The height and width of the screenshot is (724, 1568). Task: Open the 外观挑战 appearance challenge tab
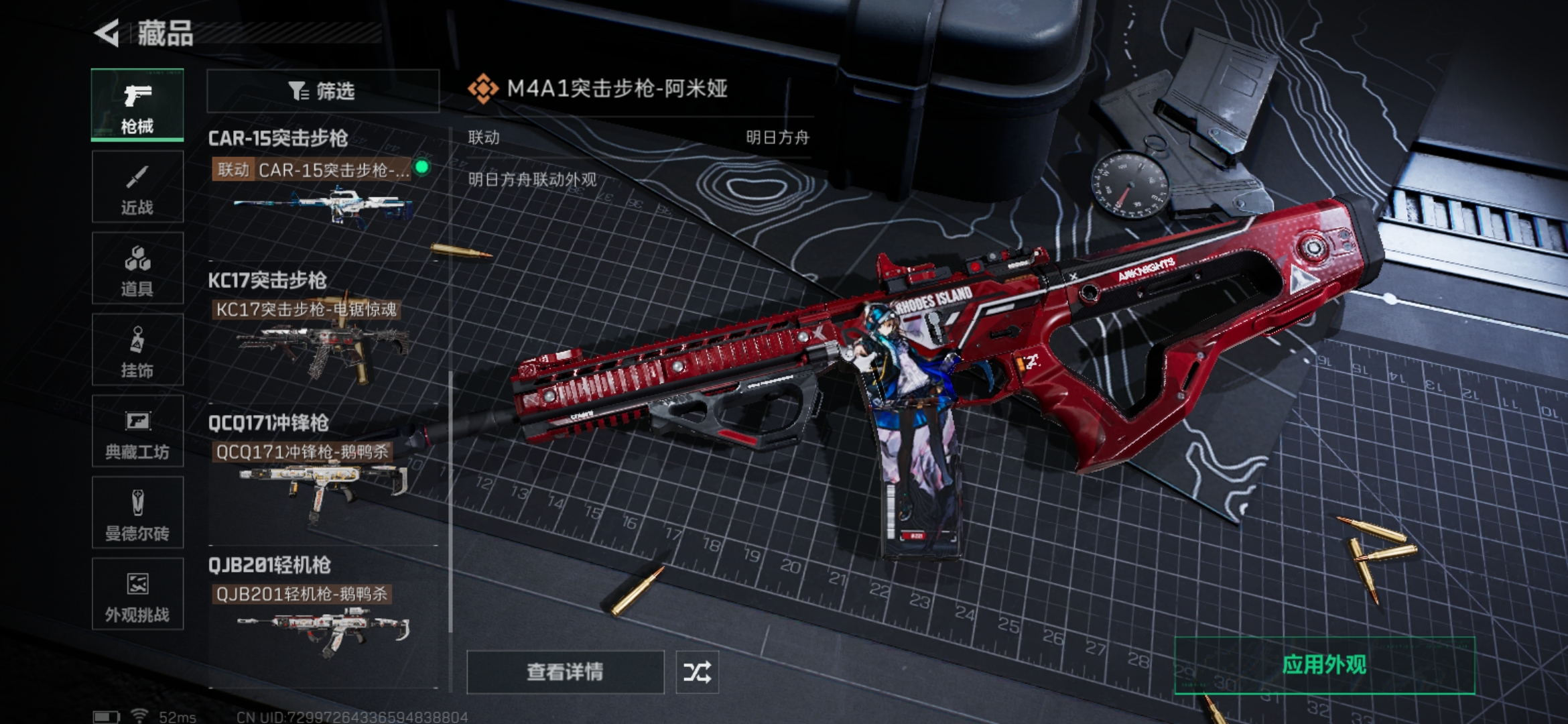(137, 595)
